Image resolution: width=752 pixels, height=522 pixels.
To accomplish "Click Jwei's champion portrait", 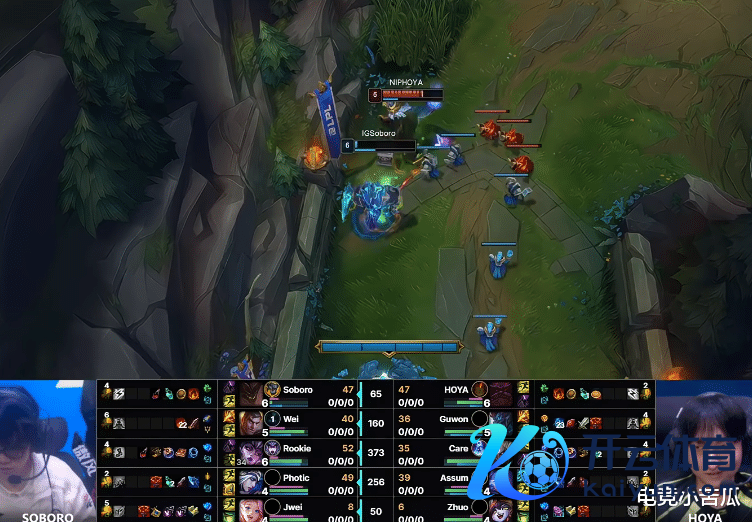I will (x=249, y=508).
